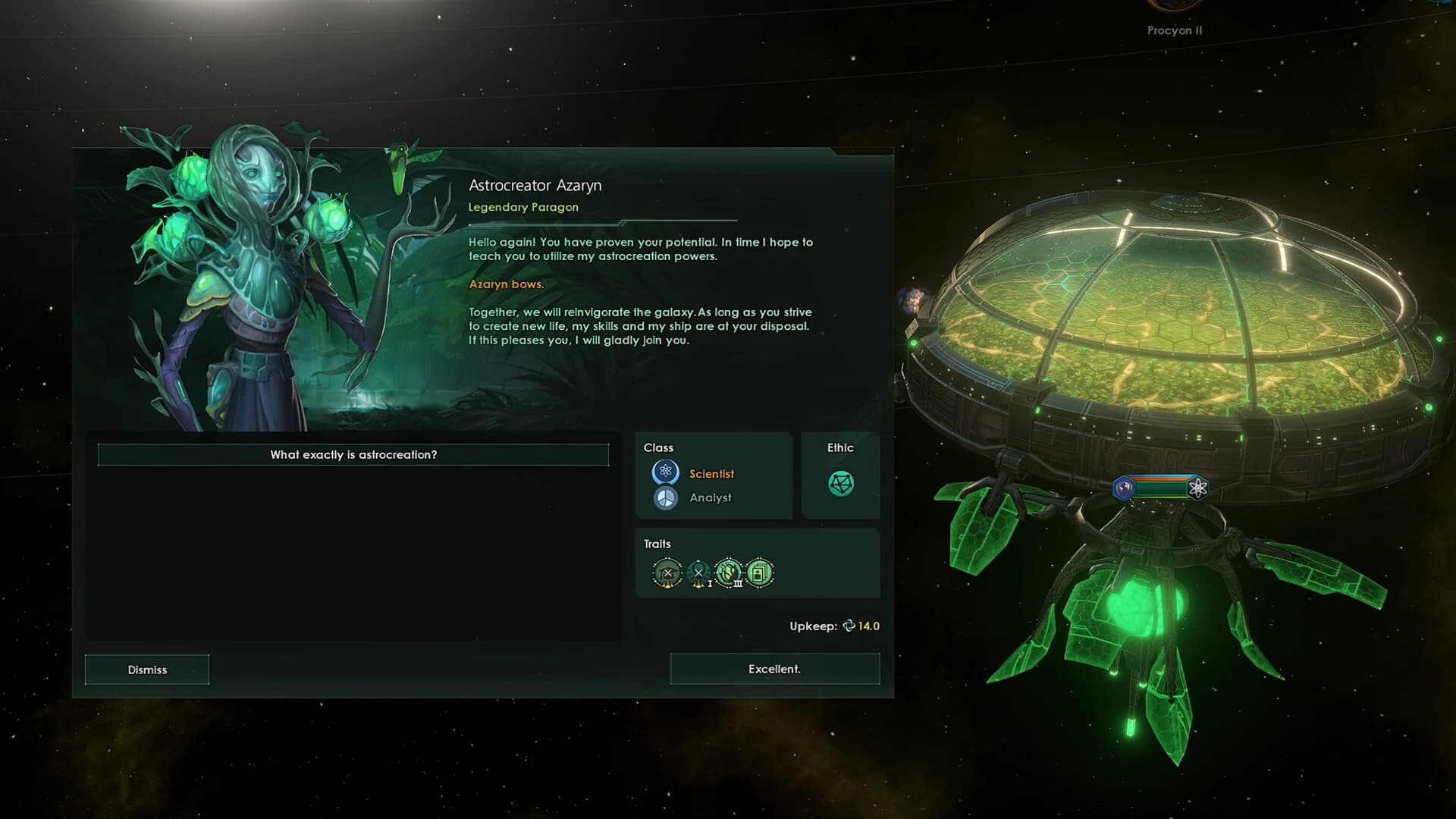Select the Scientist class icon
The height and width of the screenshot is (819, 1456).
pyautogui.click(x=664, y=470)
